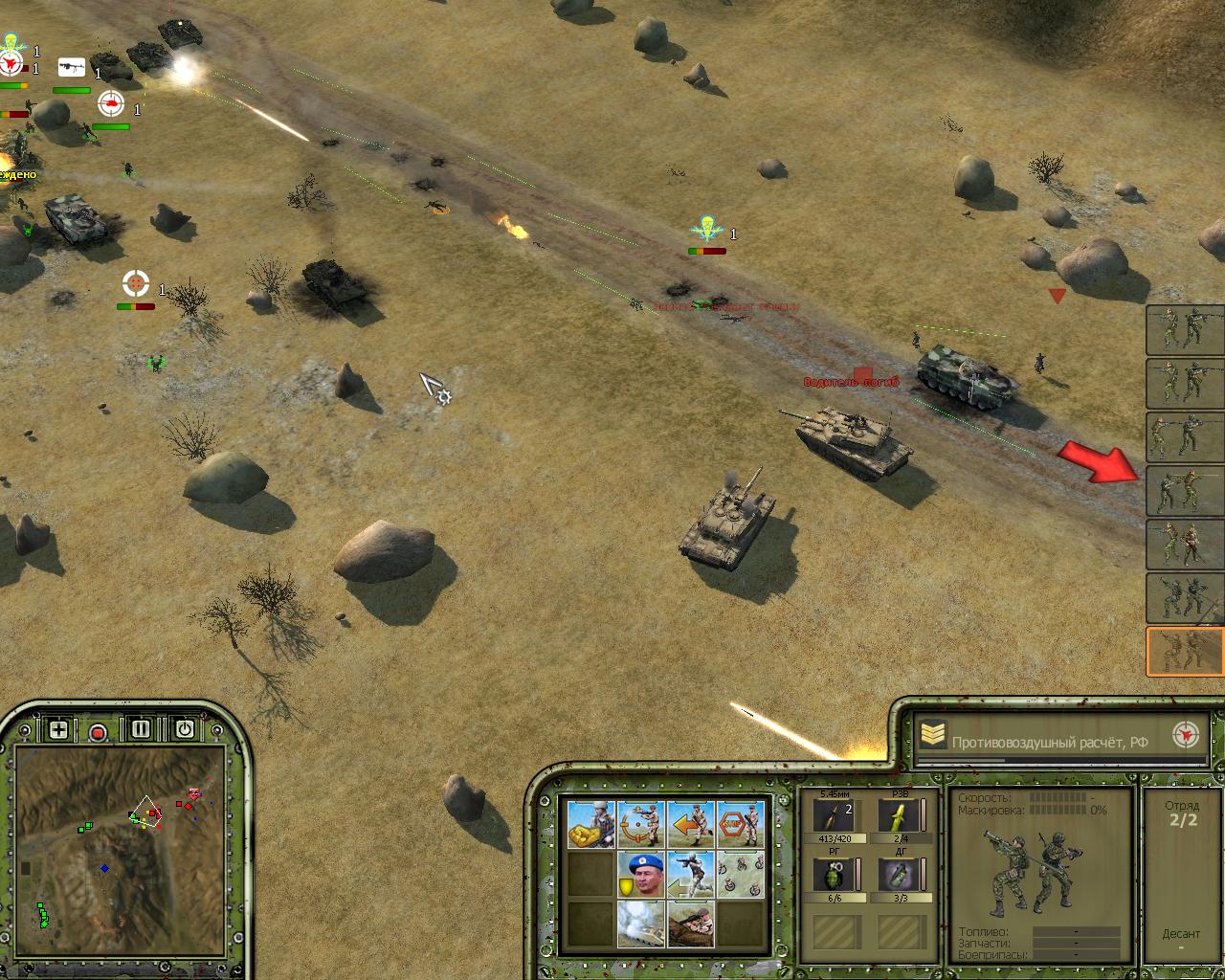The image size is (1225, 980).
Task: Click the plus button above the minimap
Action: click(x=58, y=730)
